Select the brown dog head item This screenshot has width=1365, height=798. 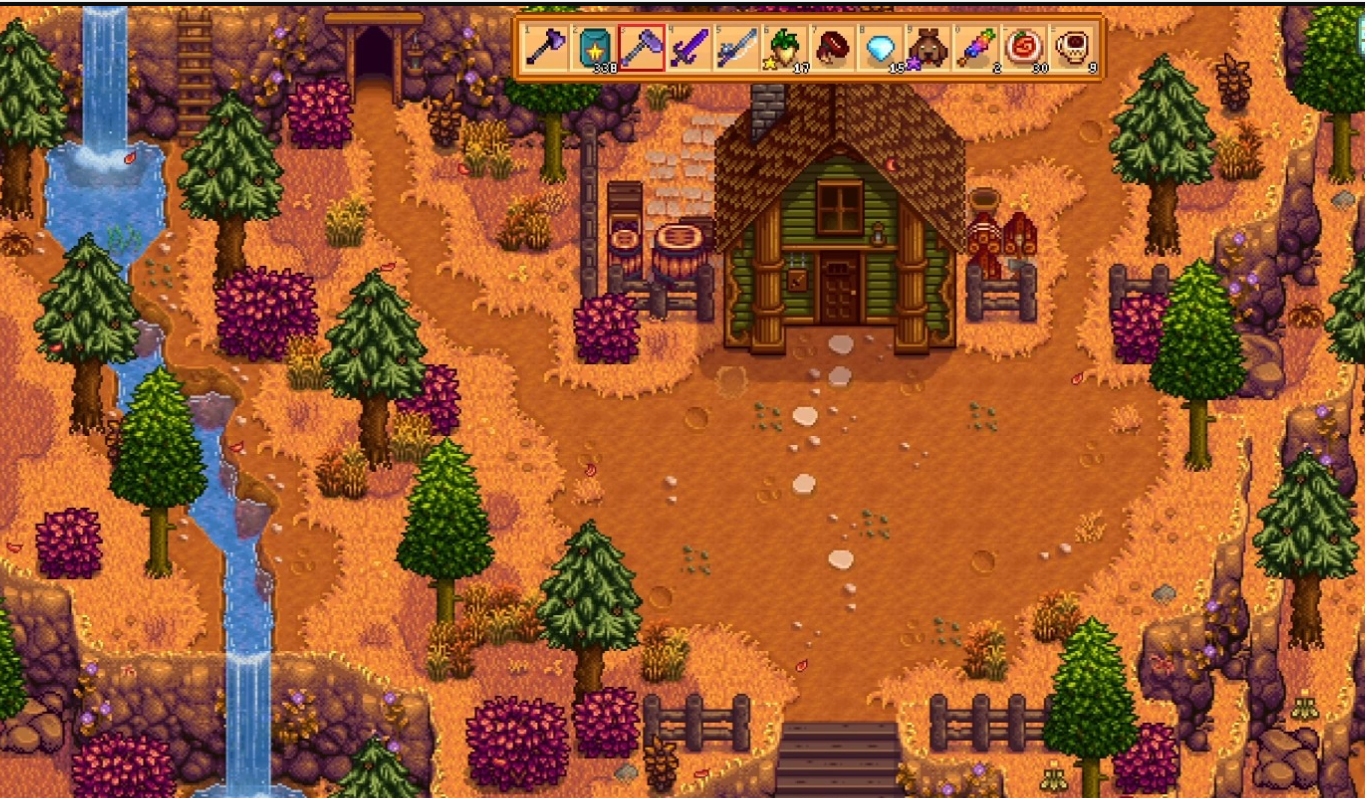929,47
